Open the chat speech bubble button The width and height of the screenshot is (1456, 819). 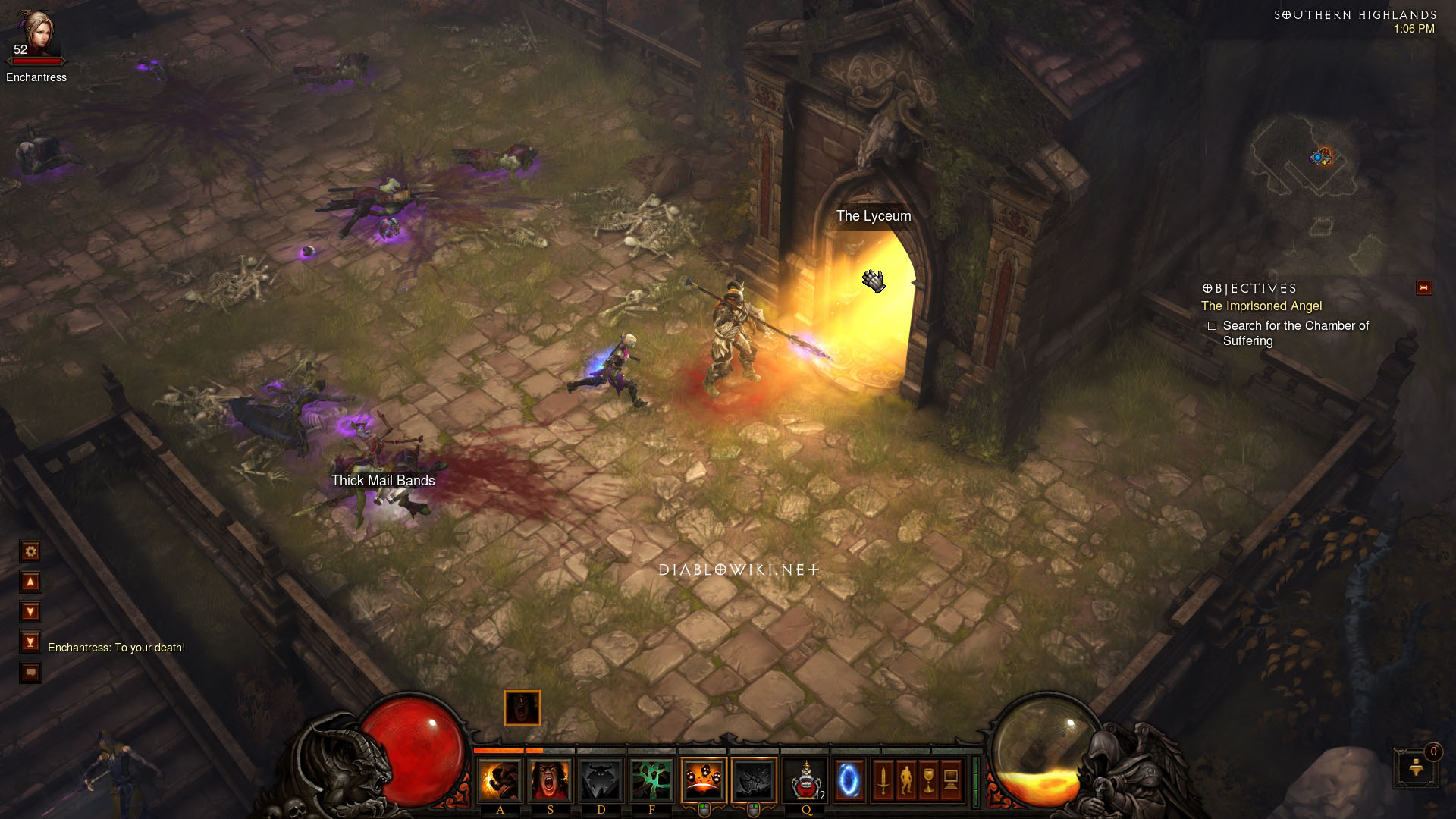point(30,672)
